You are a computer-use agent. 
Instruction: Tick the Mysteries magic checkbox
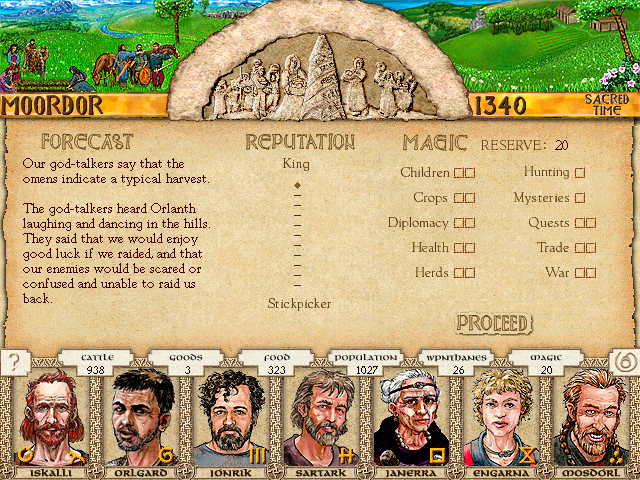click(x=580, y=198)
